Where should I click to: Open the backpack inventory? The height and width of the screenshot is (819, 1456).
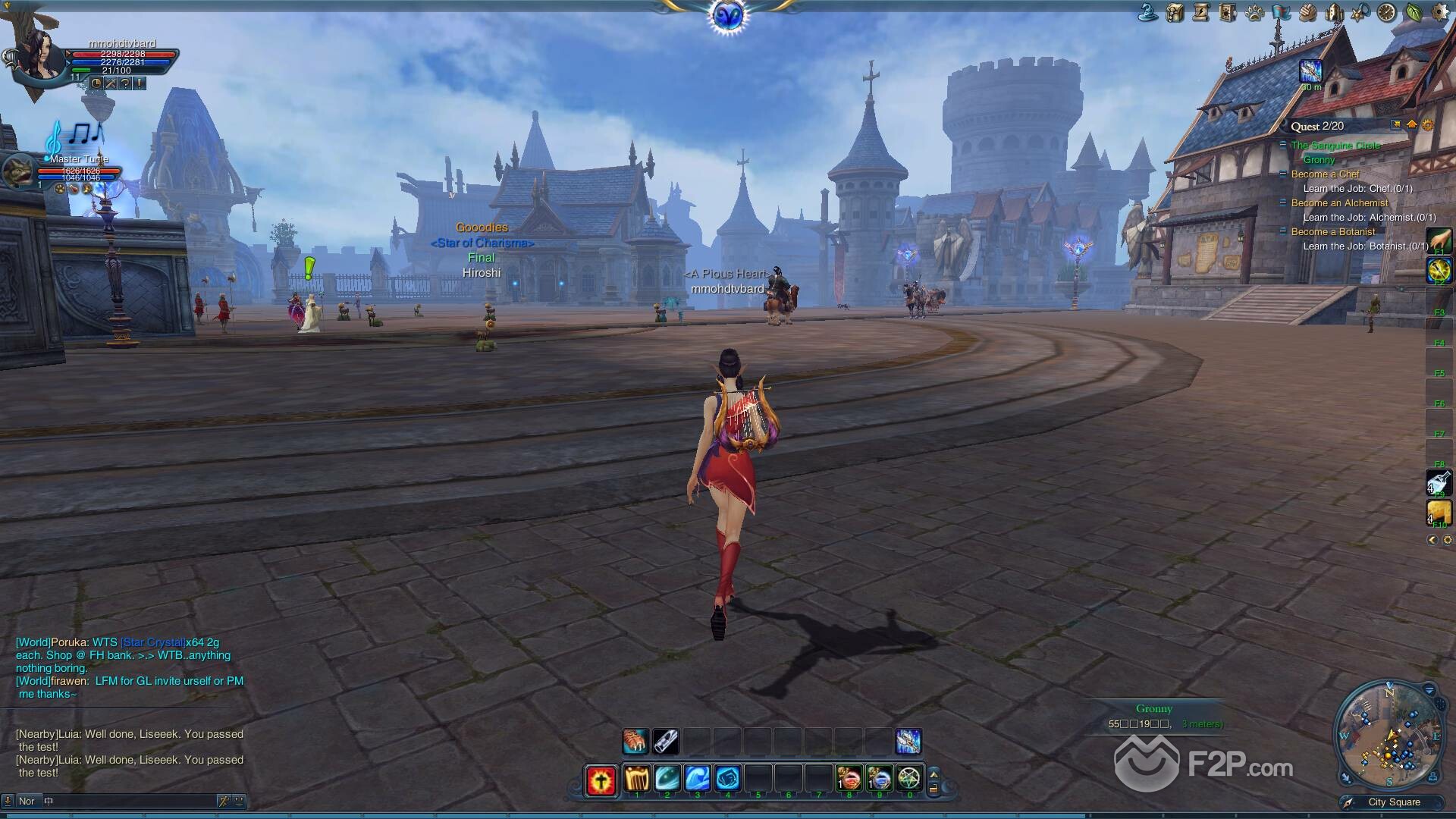(x=1175, y=12)
